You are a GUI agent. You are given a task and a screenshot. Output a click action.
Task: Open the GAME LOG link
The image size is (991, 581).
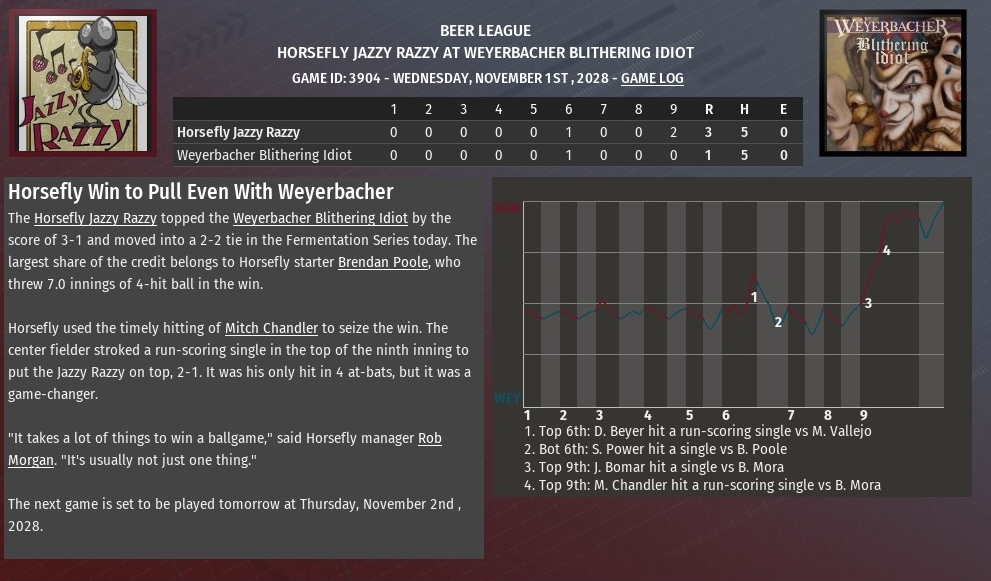(652, 78)
